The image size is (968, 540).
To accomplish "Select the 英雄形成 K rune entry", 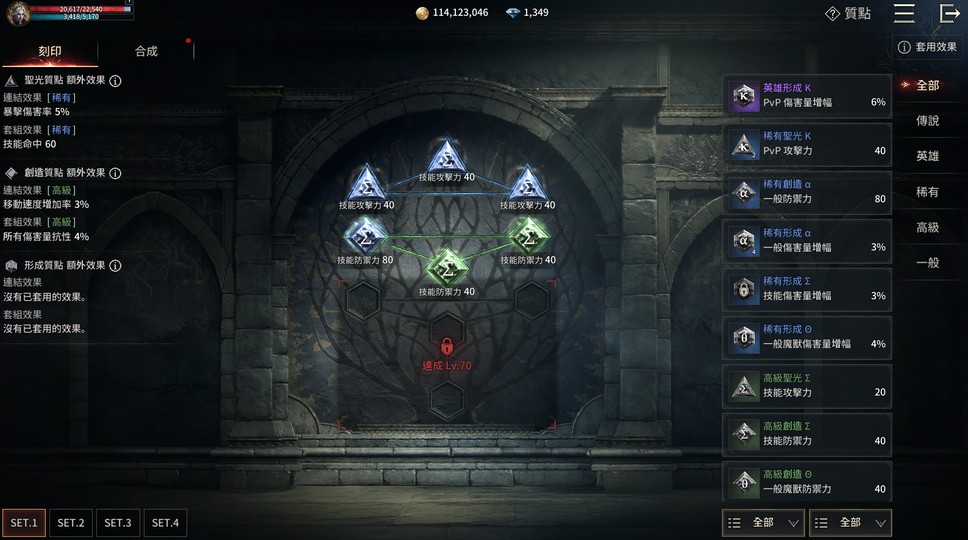I will tap(807, 96).
